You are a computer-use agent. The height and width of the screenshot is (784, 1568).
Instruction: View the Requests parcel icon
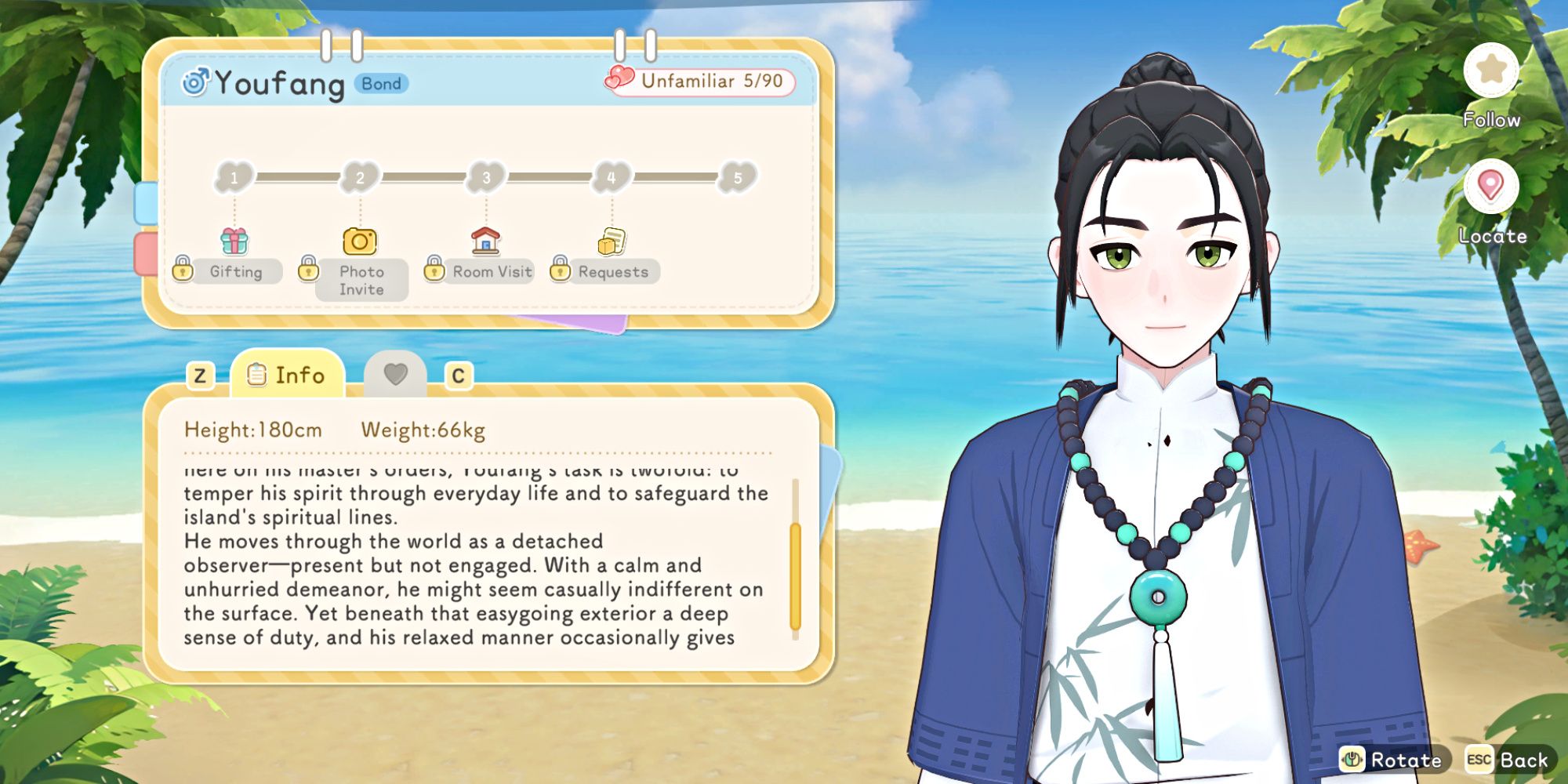[612, 241]
